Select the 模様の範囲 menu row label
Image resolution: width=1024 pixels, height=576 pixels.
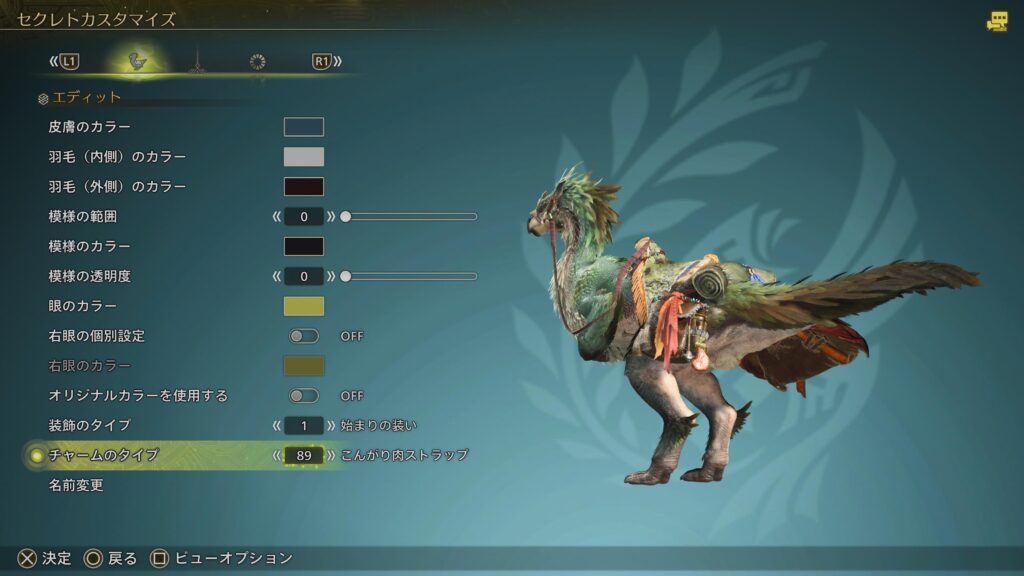[x=90, y=216]
